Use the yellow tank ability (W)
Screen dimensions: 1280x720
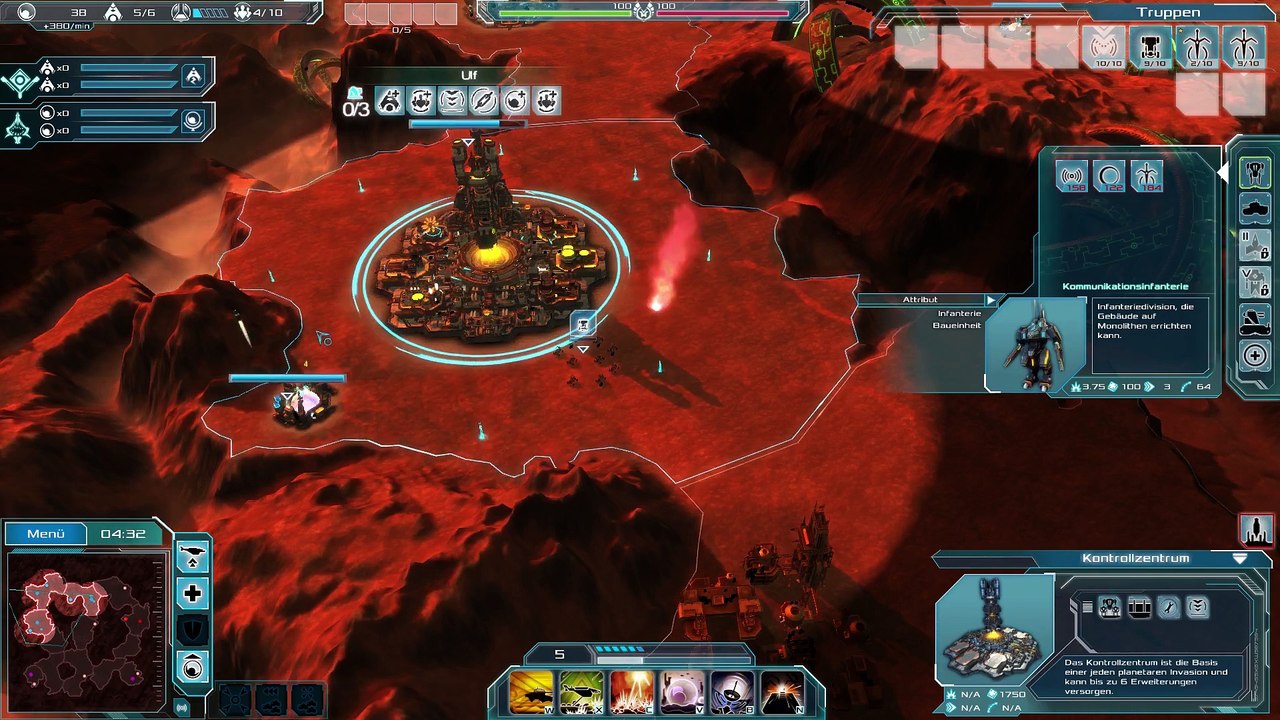[x=532, y=691]
